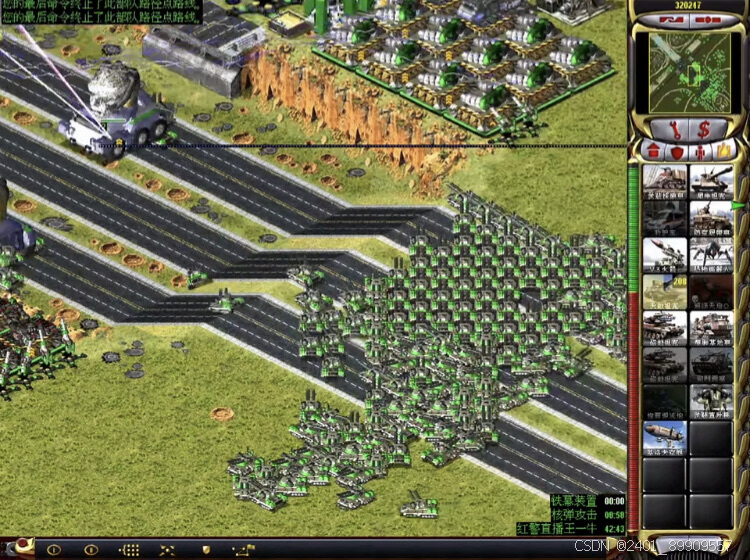Click the shield guard icon on command bar
The width and height of the screenshot is (750, 560).
[x=206, y=549]
